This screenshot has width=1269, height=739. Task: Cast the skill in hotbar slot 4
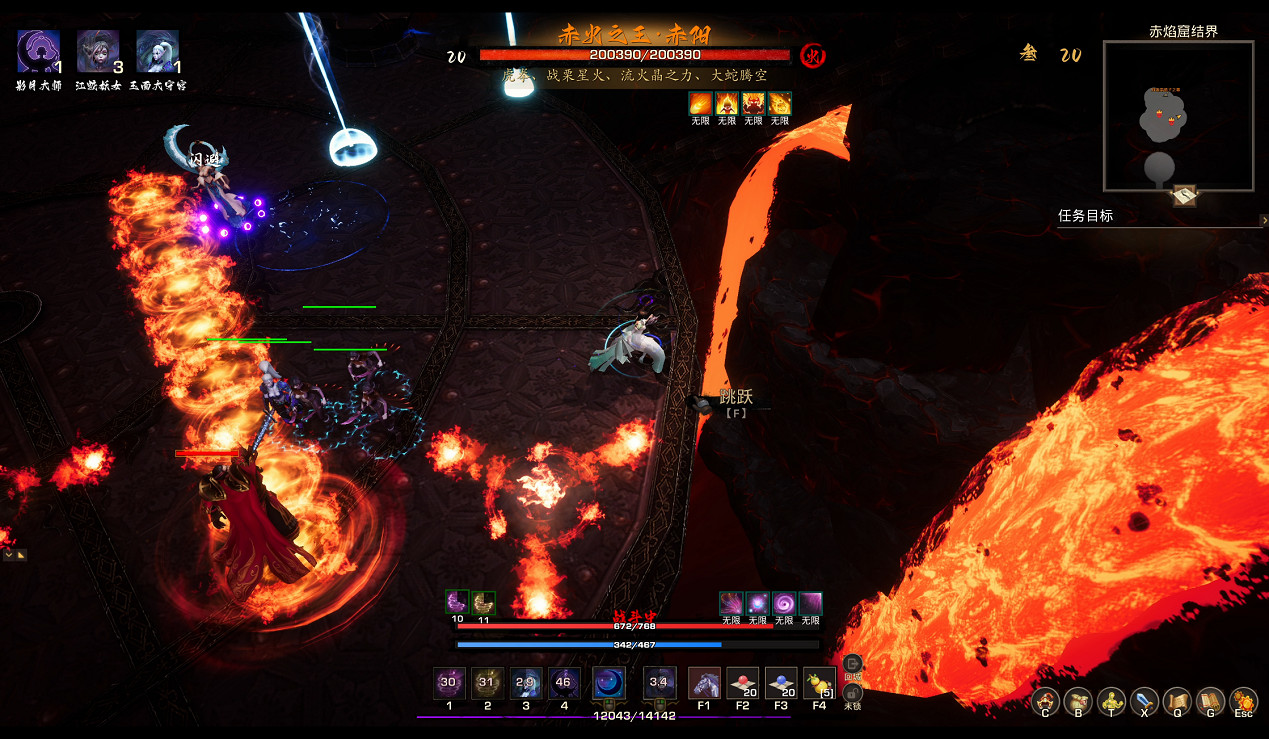coord(564,683)
